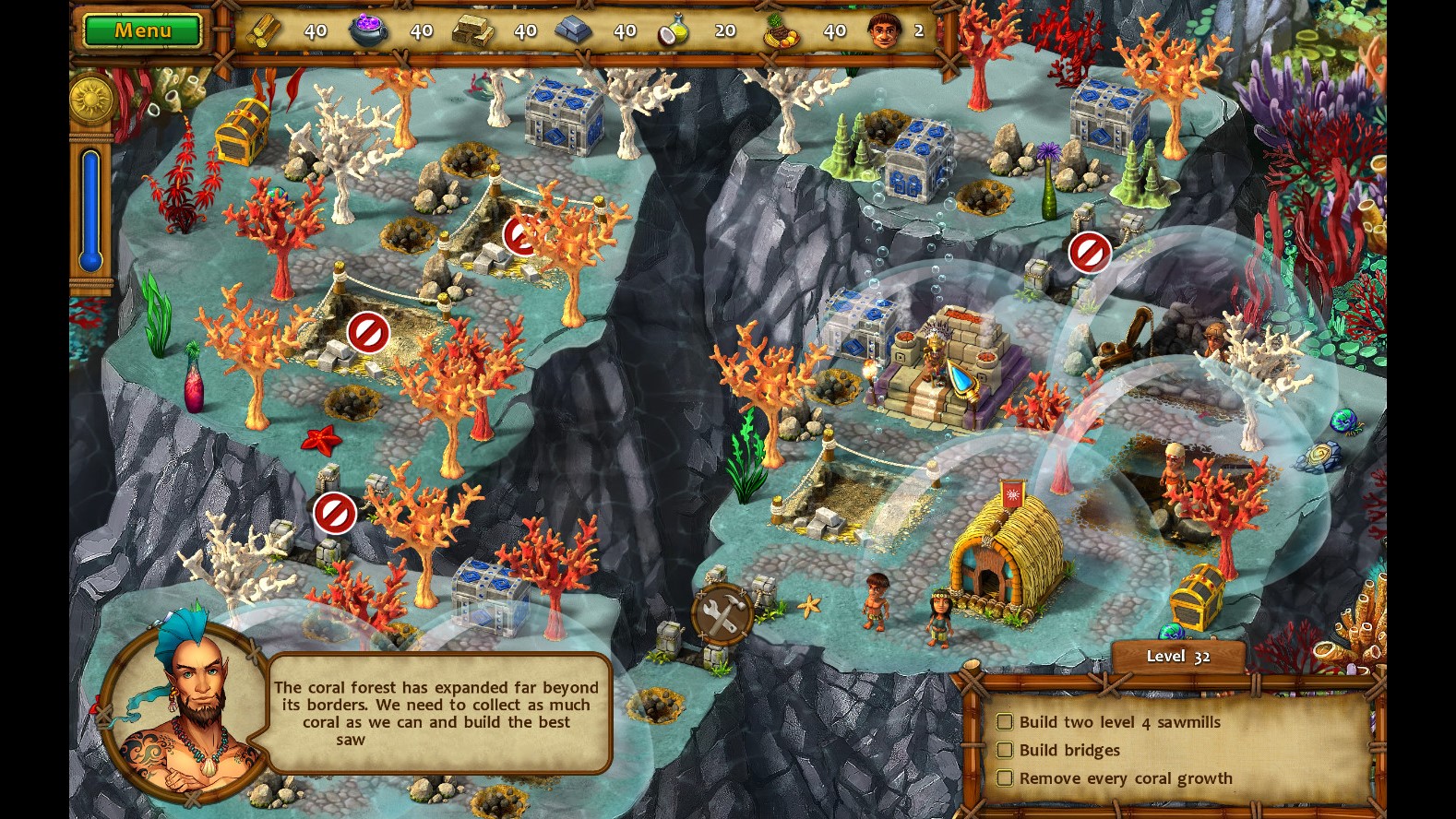Check the Build two level 4 sawmills objective
The width and height of the screenshot is (1456, 819).
[1005, 722]
